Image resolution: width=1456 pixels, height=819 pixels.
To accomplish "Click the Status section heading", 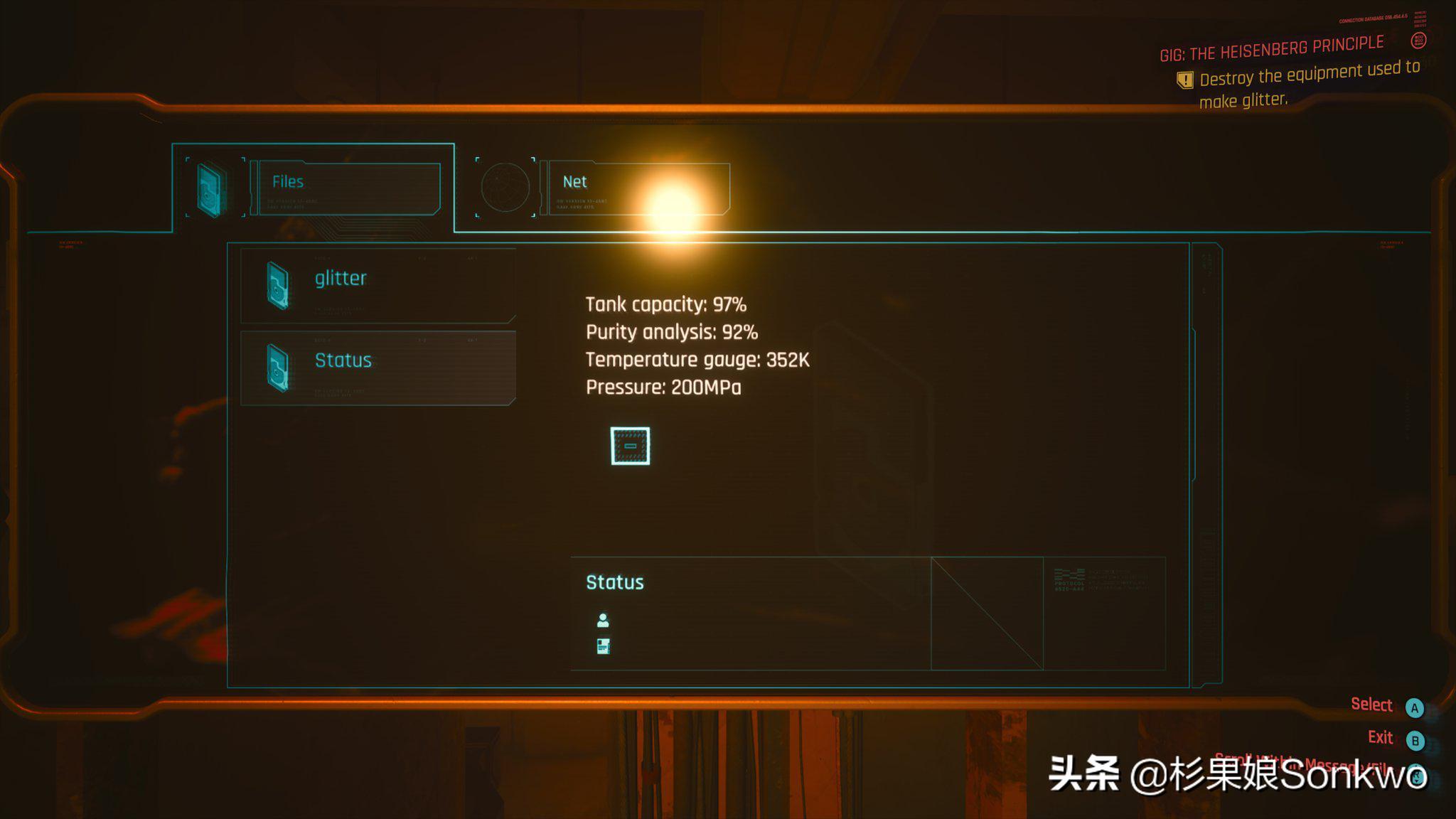I will [614, 582].
